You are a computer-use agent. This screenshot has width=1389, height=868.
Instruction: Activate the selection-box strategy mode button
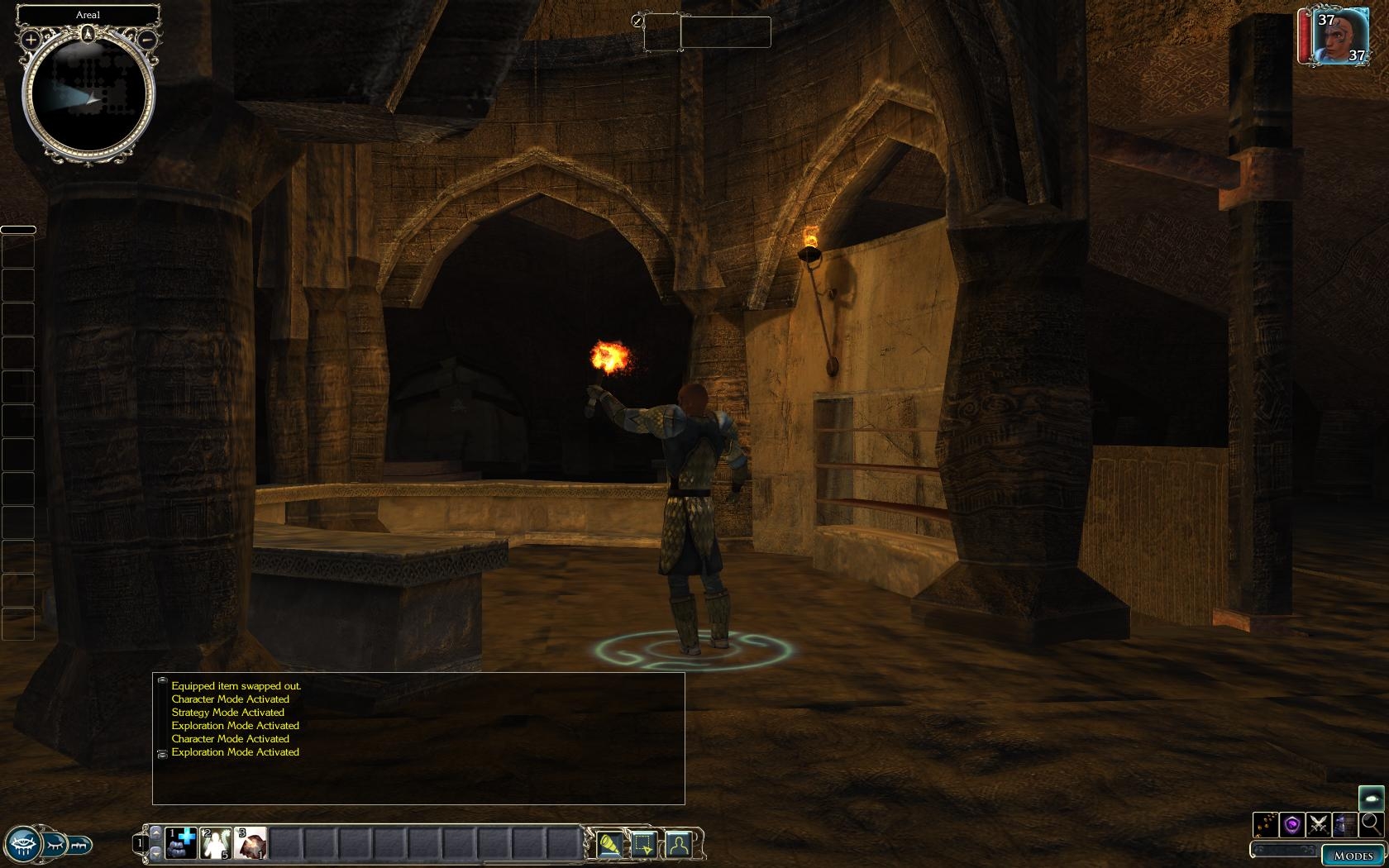[644, 844]
